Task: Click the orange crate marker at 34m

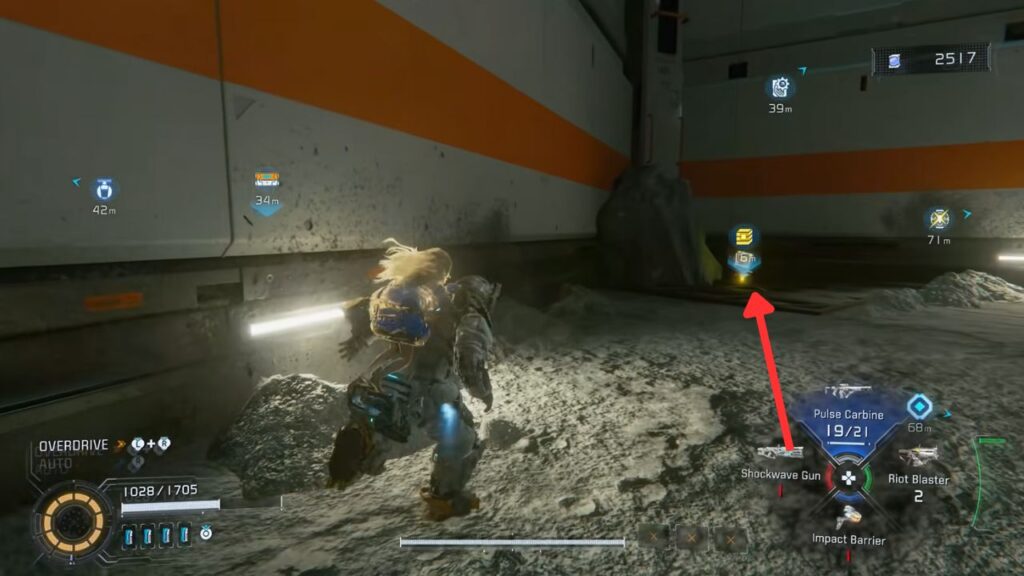Action: click(266, 180)
